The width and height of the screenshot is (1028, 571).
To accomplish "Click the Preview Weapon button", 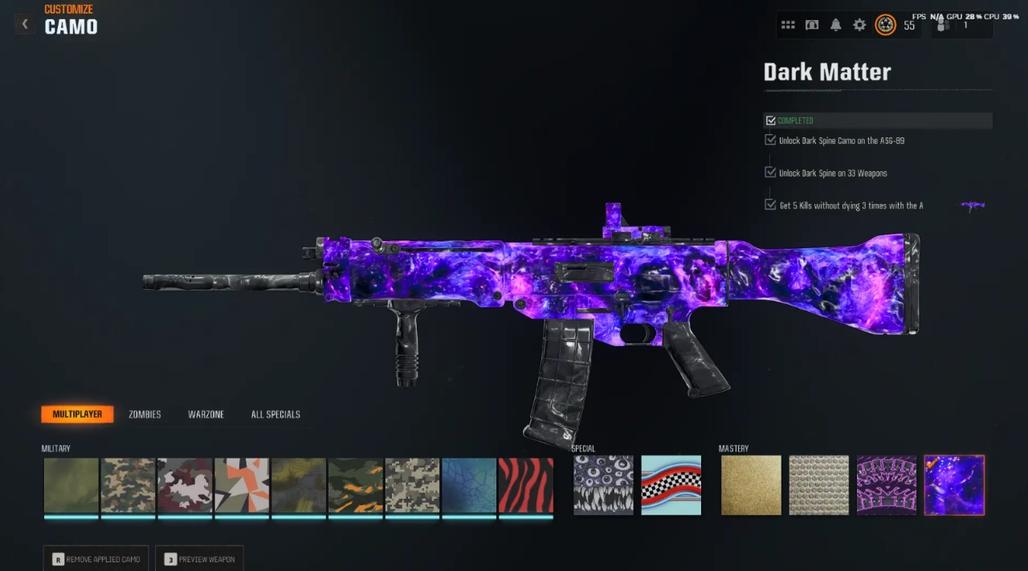I will 199,559.
